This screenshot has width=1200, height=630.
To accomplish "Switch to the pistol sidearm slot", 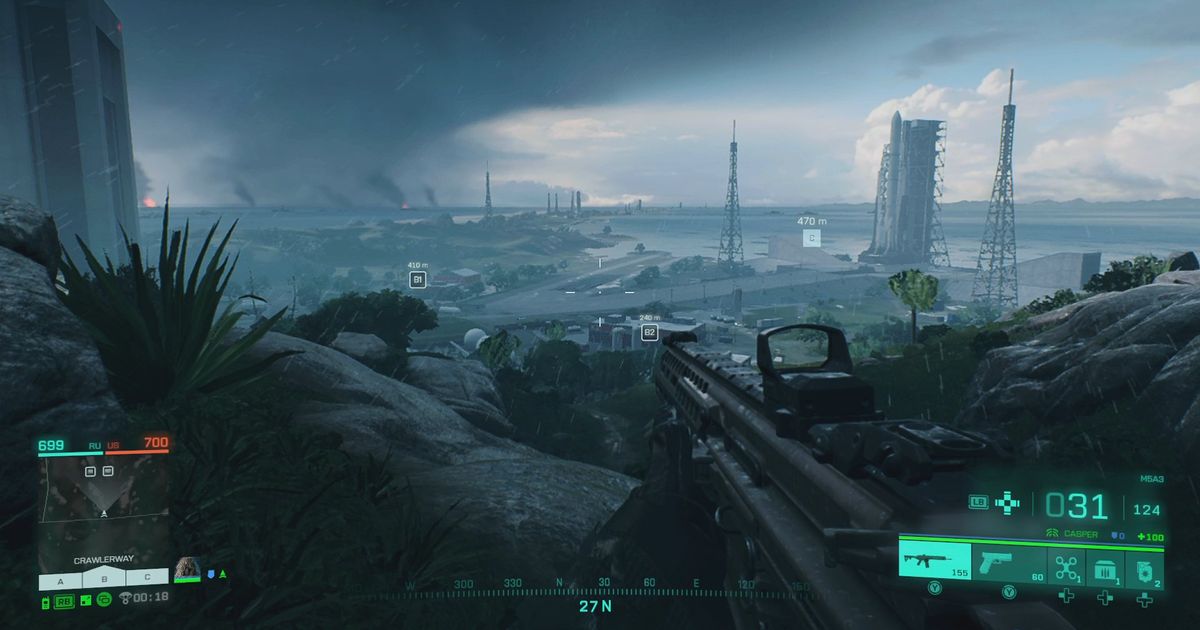I will pos(1008,561).
